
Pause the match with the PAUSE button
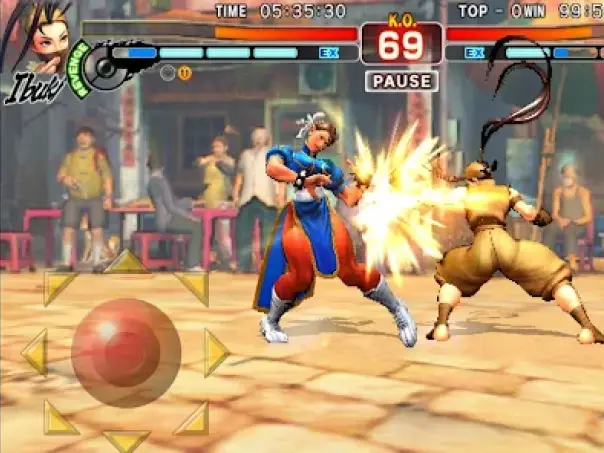[x=401, y=81]
